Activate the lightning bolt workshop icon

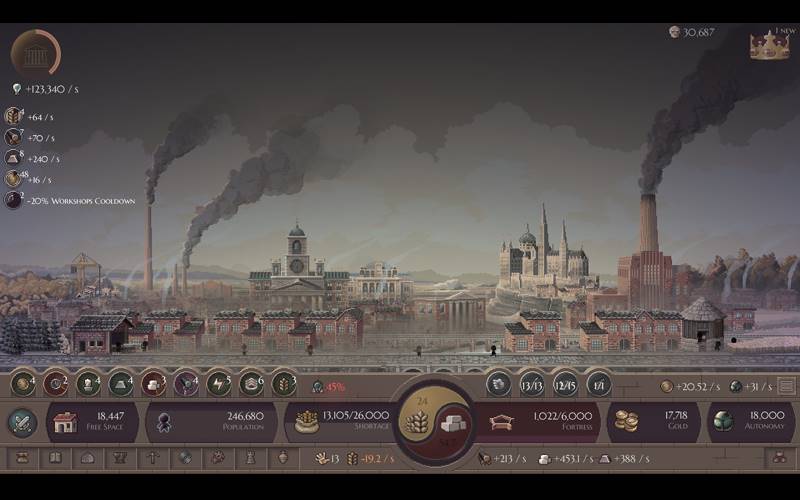coord(218,383)
